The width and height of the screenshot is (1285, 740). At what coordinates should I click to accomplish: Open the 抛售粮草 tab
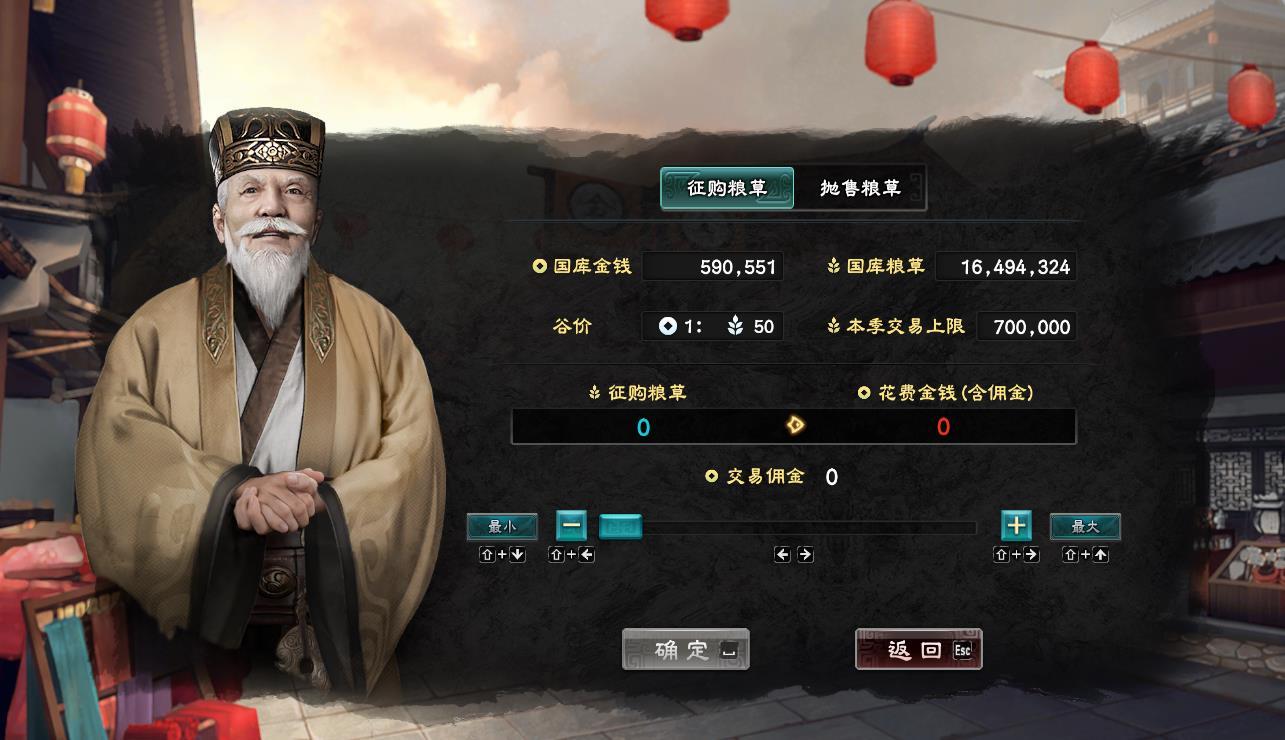[860, 188]
